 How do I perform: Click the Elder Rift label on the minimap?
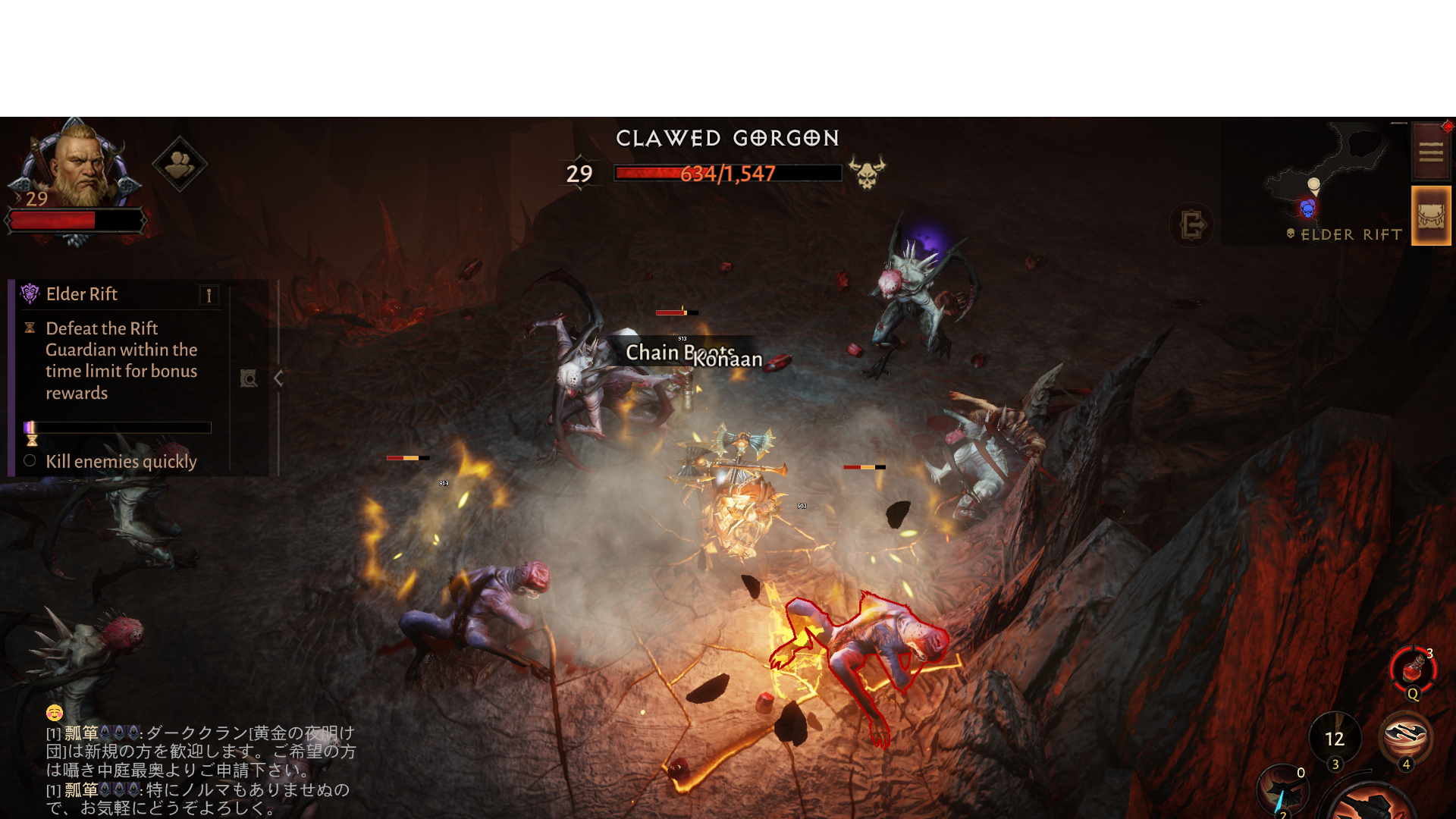pyautogui.click(x=1351, y=234)
